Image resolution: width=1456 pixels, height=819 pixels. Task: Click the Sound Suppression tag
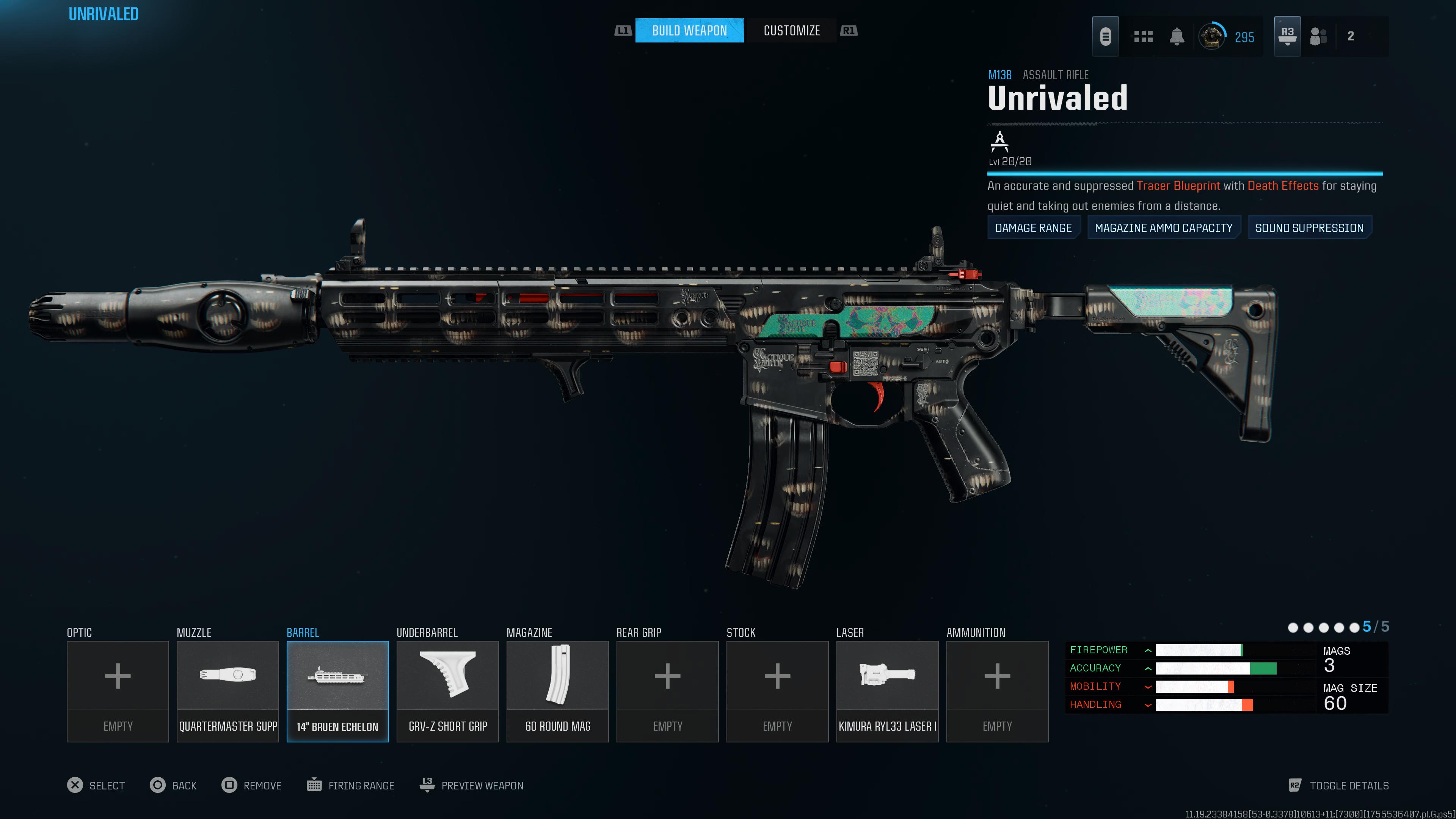[x=1309, y=228]
